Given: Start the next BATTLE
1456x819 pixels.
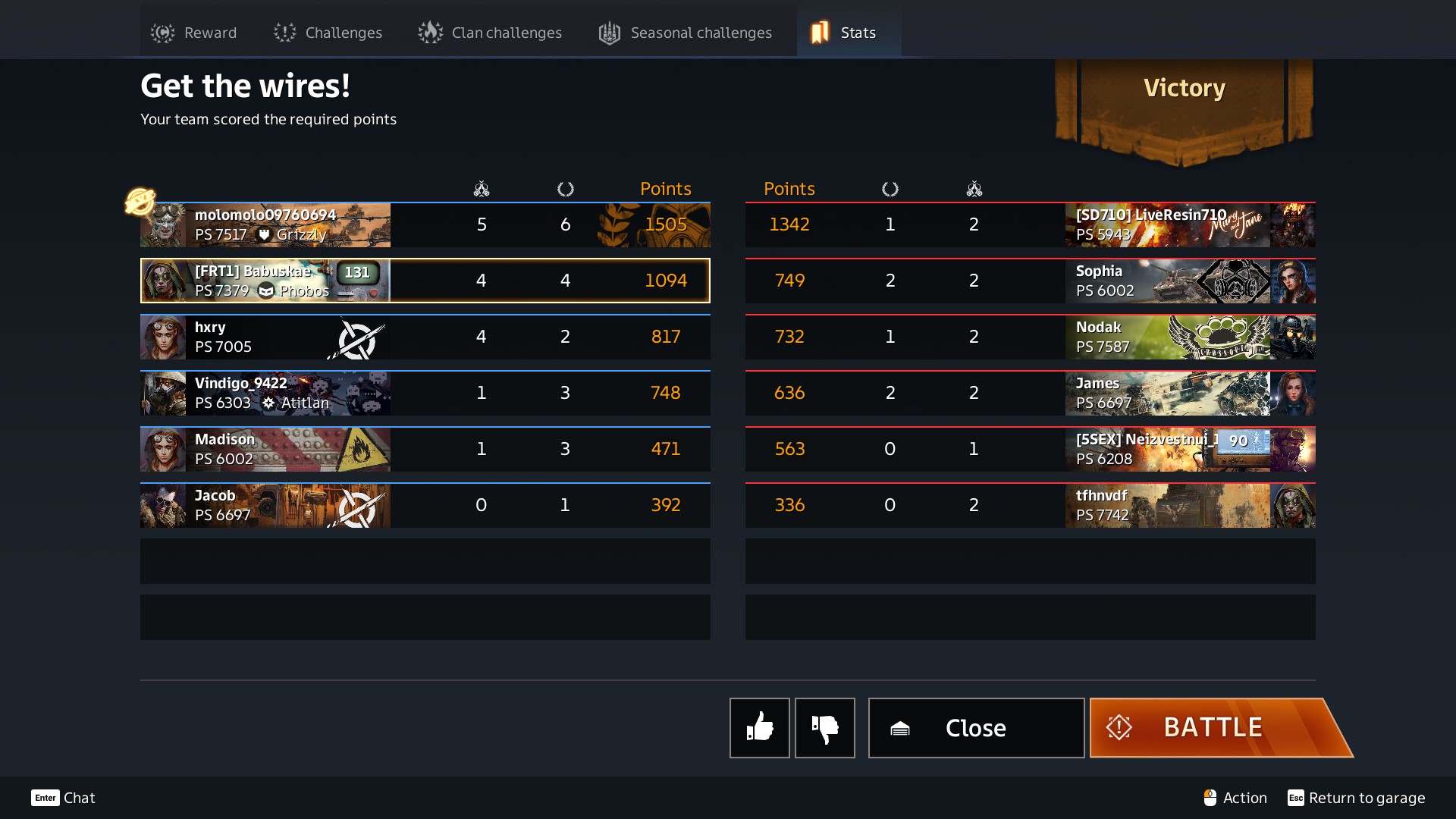Looking at the screenshot, I should click(1213, 728).
